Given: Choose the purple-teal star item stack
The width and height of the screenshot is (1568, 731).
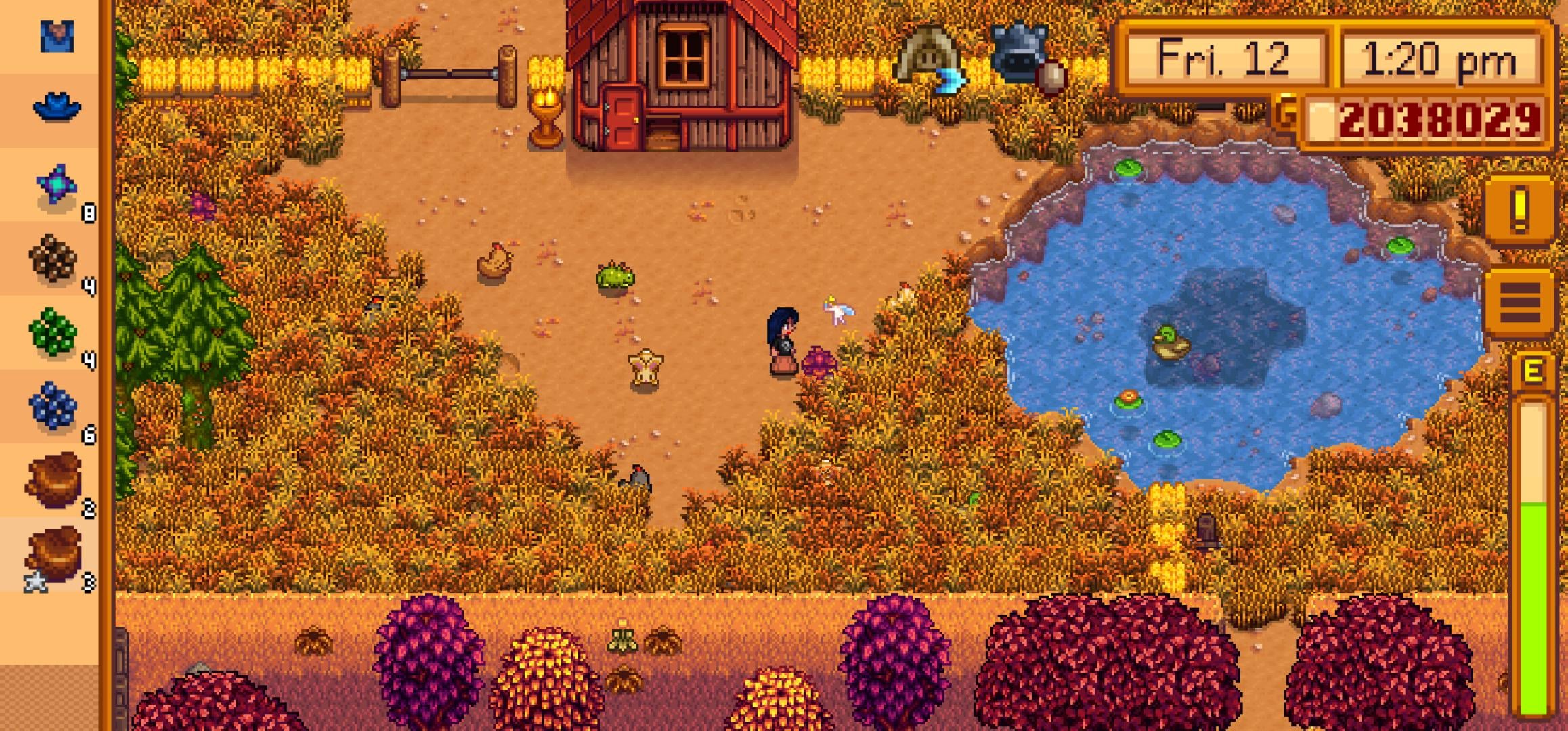Looking at the screenshot, I should click(x=57, y=185).
